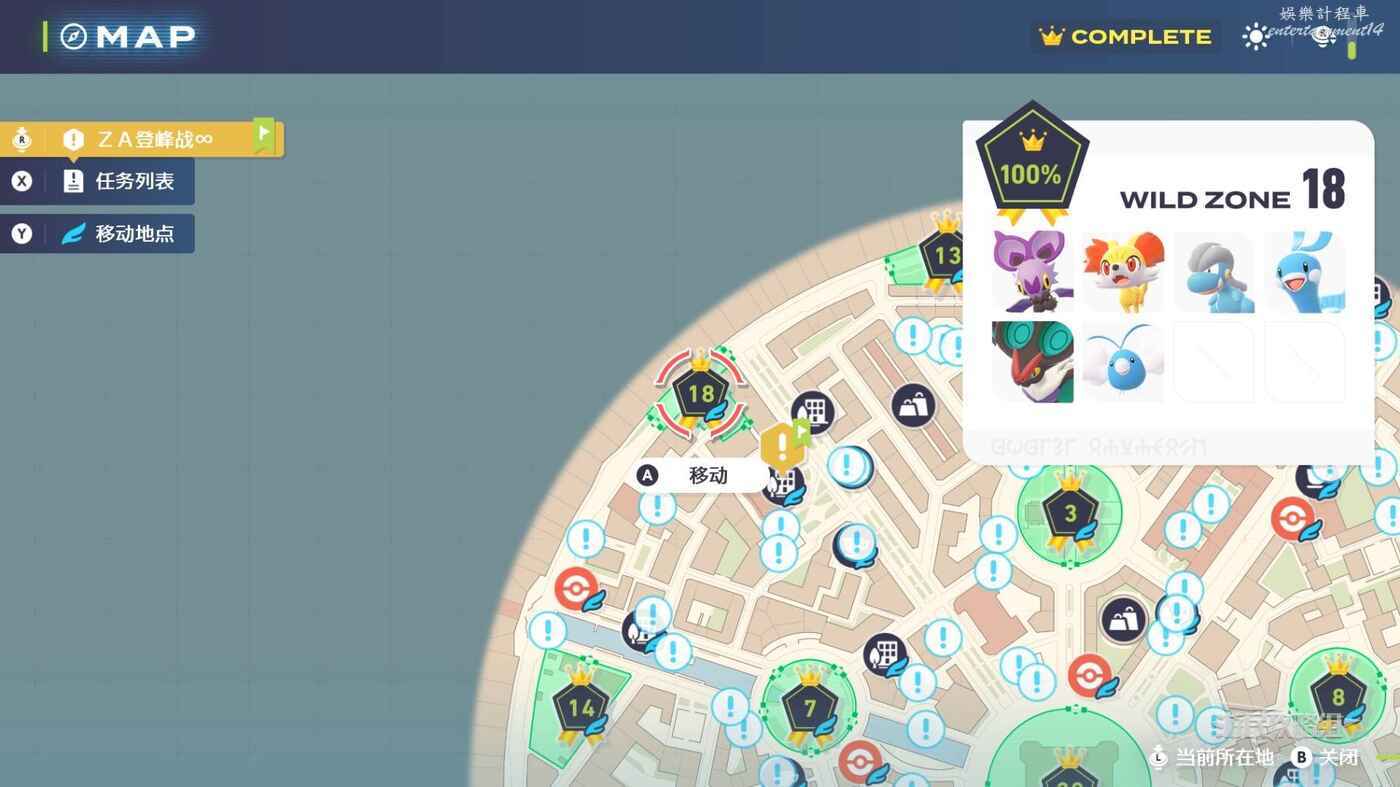Select Wild Zone 13 marker on map

pos(945,255)
